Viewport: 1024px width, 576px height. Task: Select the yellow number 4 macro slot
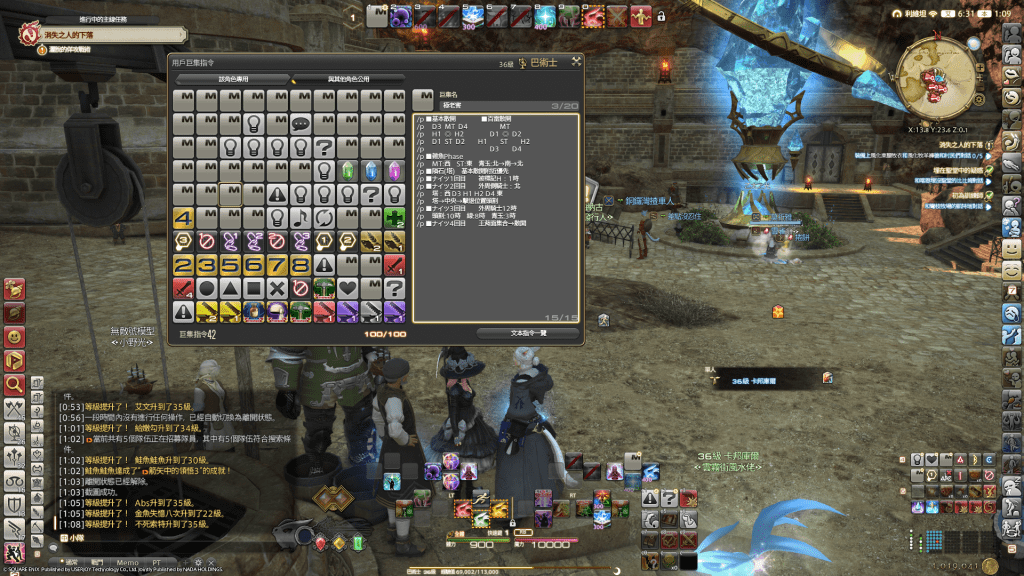pos(184,218)
